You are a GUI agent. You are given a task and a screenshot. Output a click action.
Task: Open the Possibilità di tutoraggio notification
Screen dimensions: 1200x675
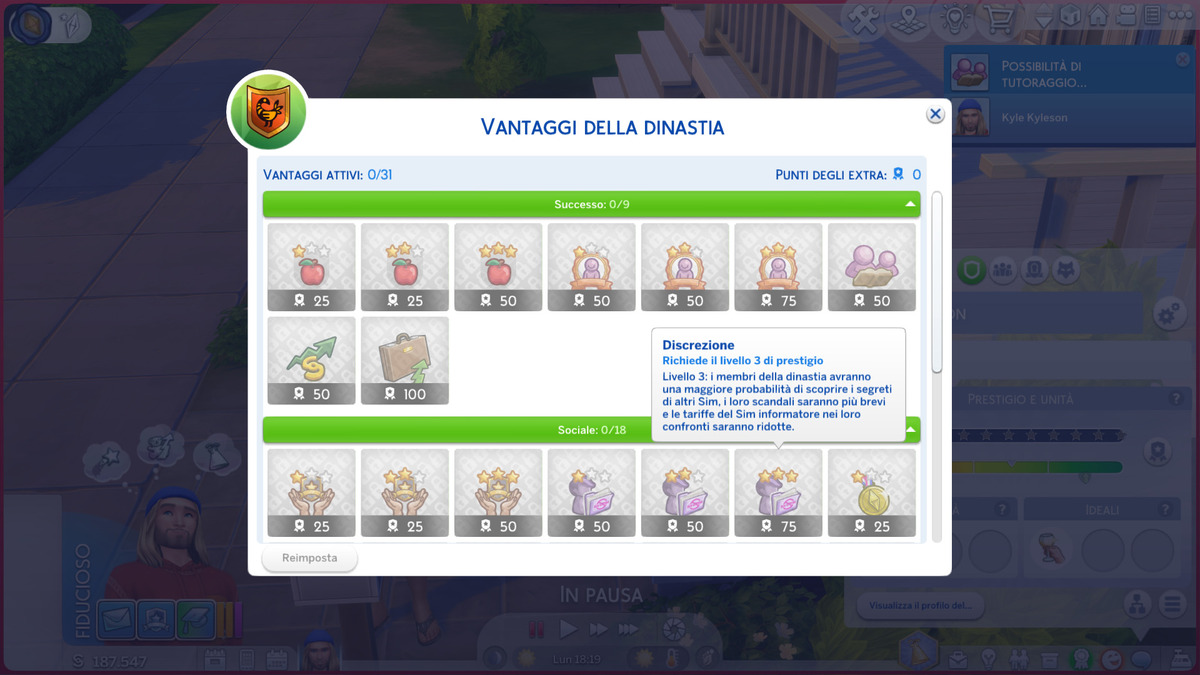[1060, 74]
